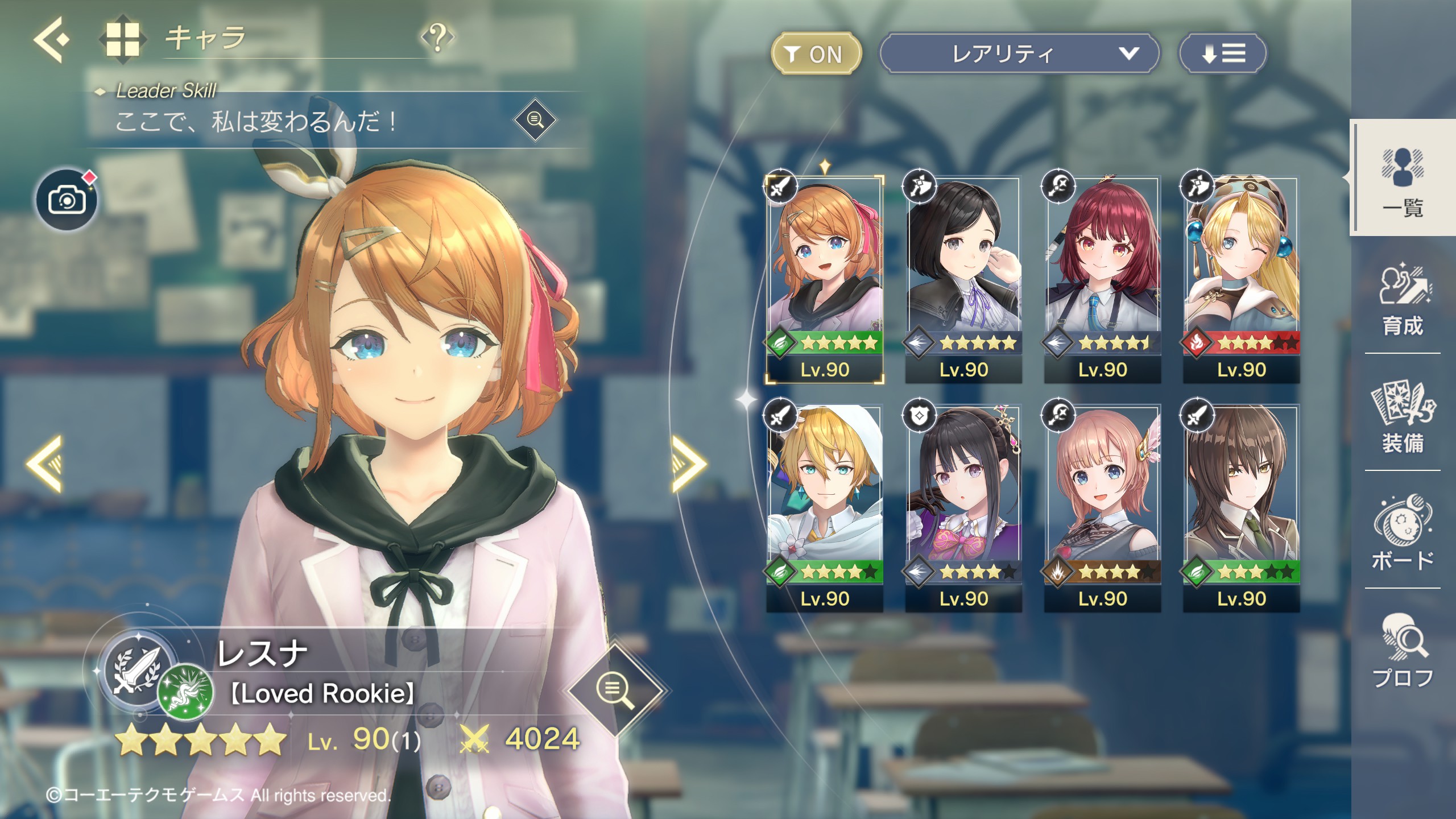Show next character with right arrow
This screenshot has height=819, width=1456.
coord(688,464)
